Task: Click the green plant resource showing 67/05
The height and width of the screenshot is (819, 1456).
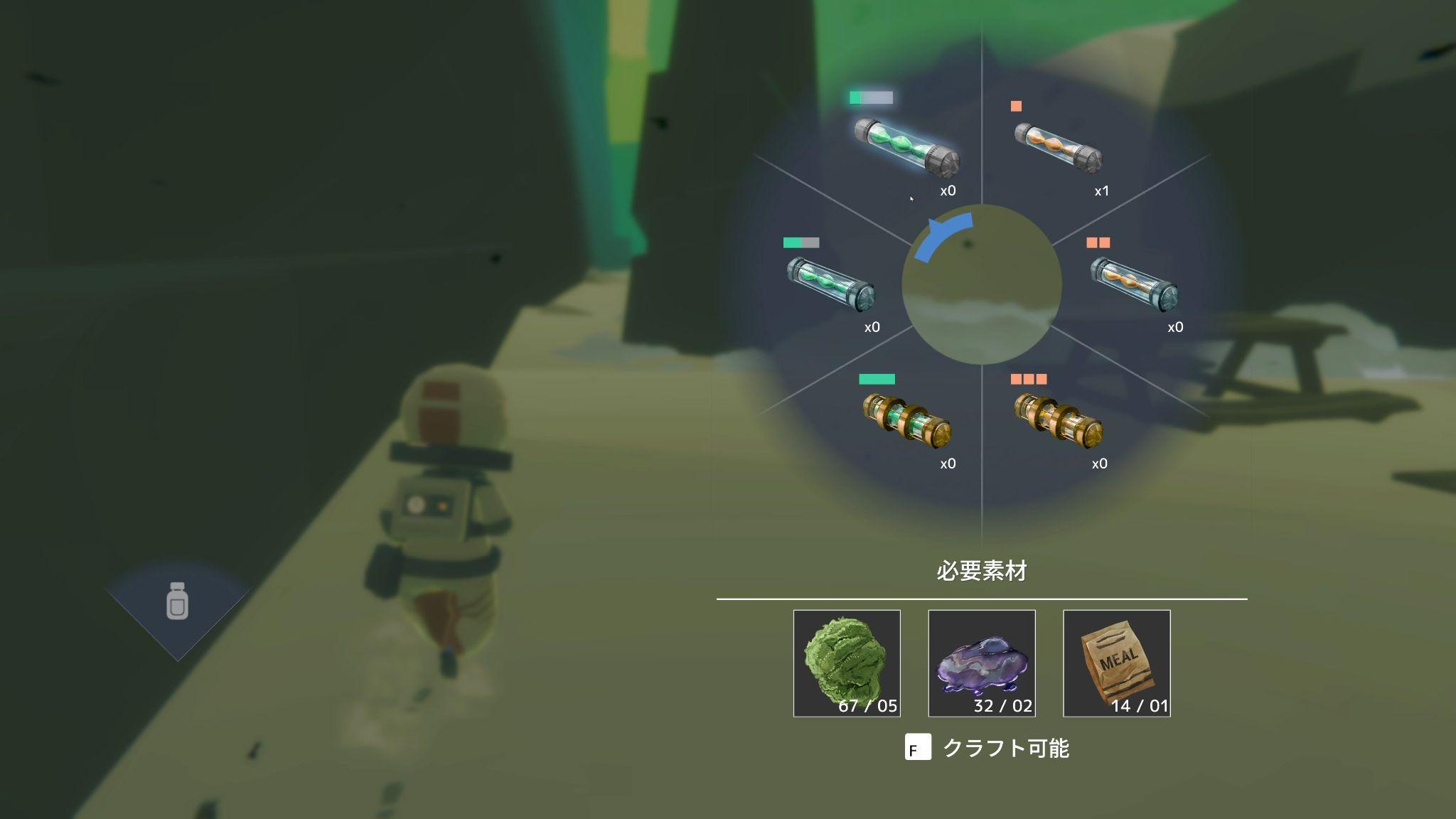Action: point(846,663)
